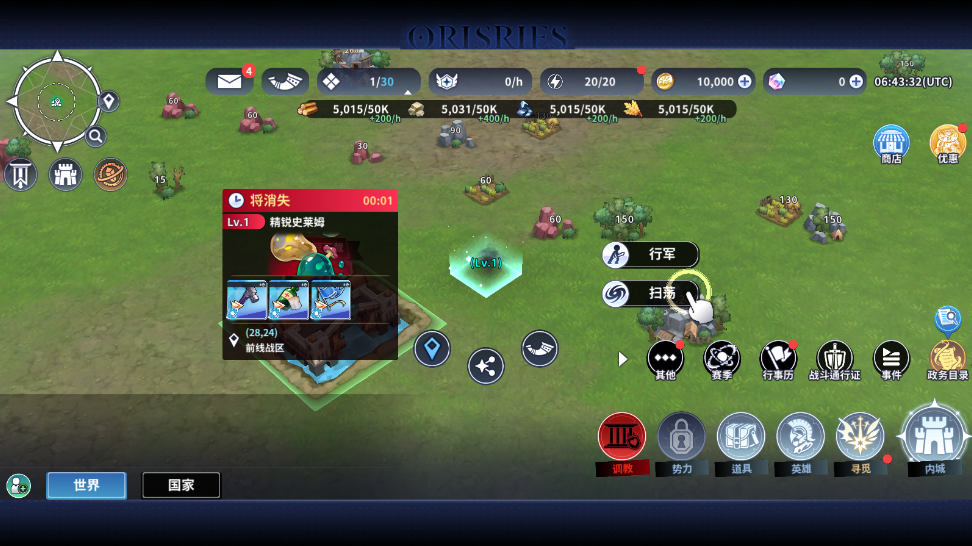Select the locked 势力 faction button
The image size is (972, 546).
(682, 437)
